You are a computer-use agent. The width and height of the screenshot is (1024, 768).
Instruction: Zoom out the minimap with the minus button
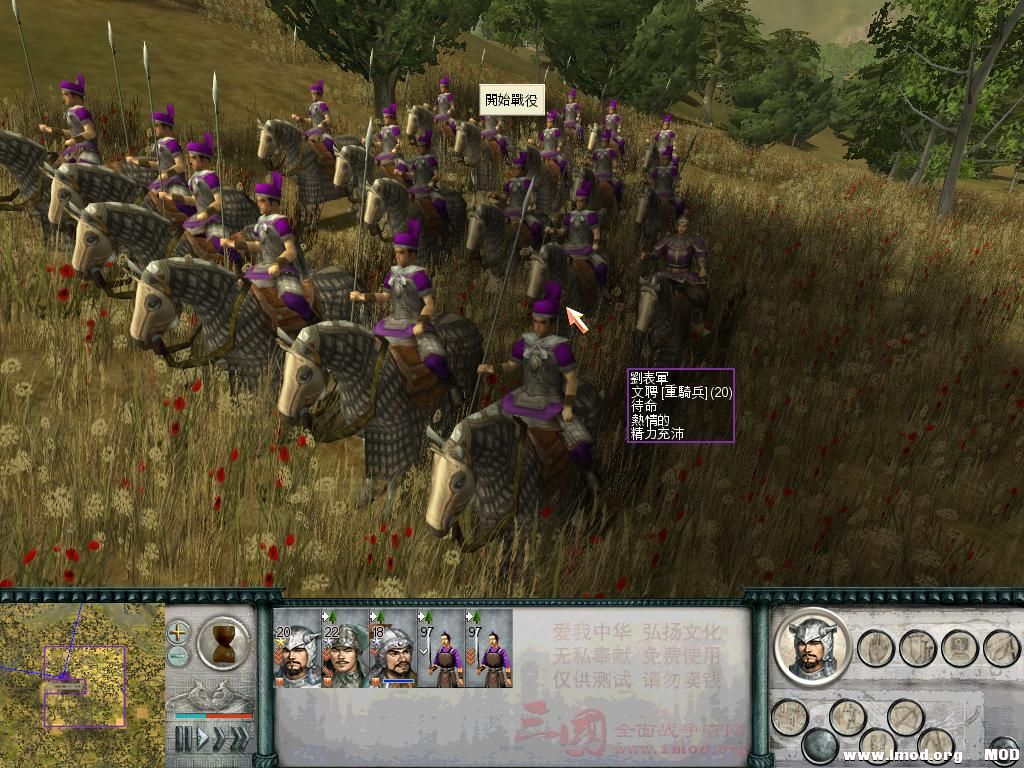[x=178, y=656]
